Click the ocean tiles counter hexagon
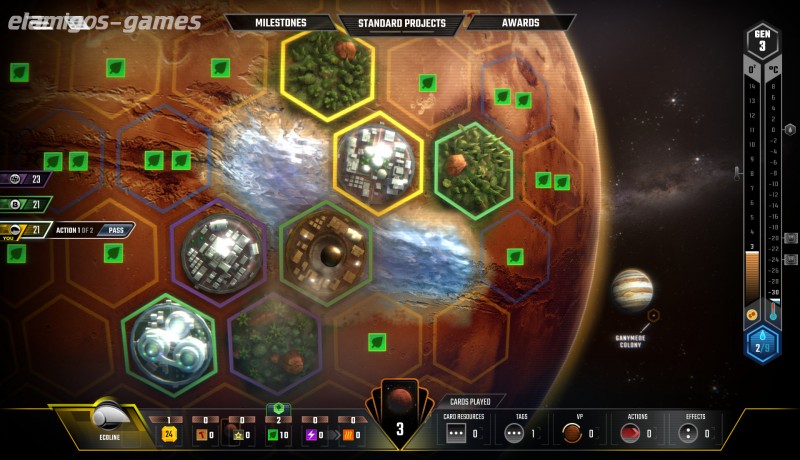Viewport: 800px width, 460px height. (763, 344)
